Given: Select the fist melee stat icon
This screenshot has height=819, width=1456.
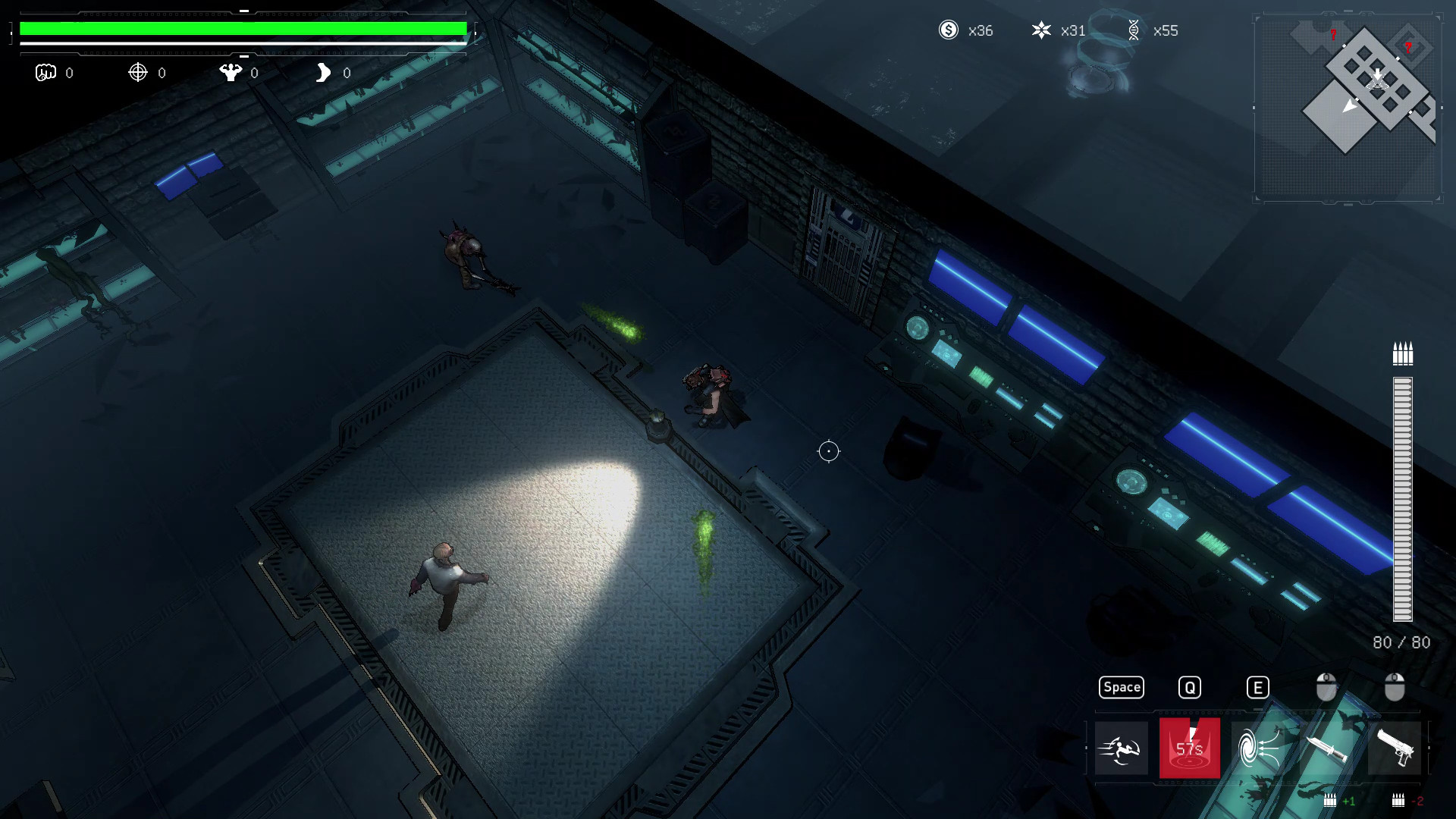Looking at the screenshot, I should (47, 73).
